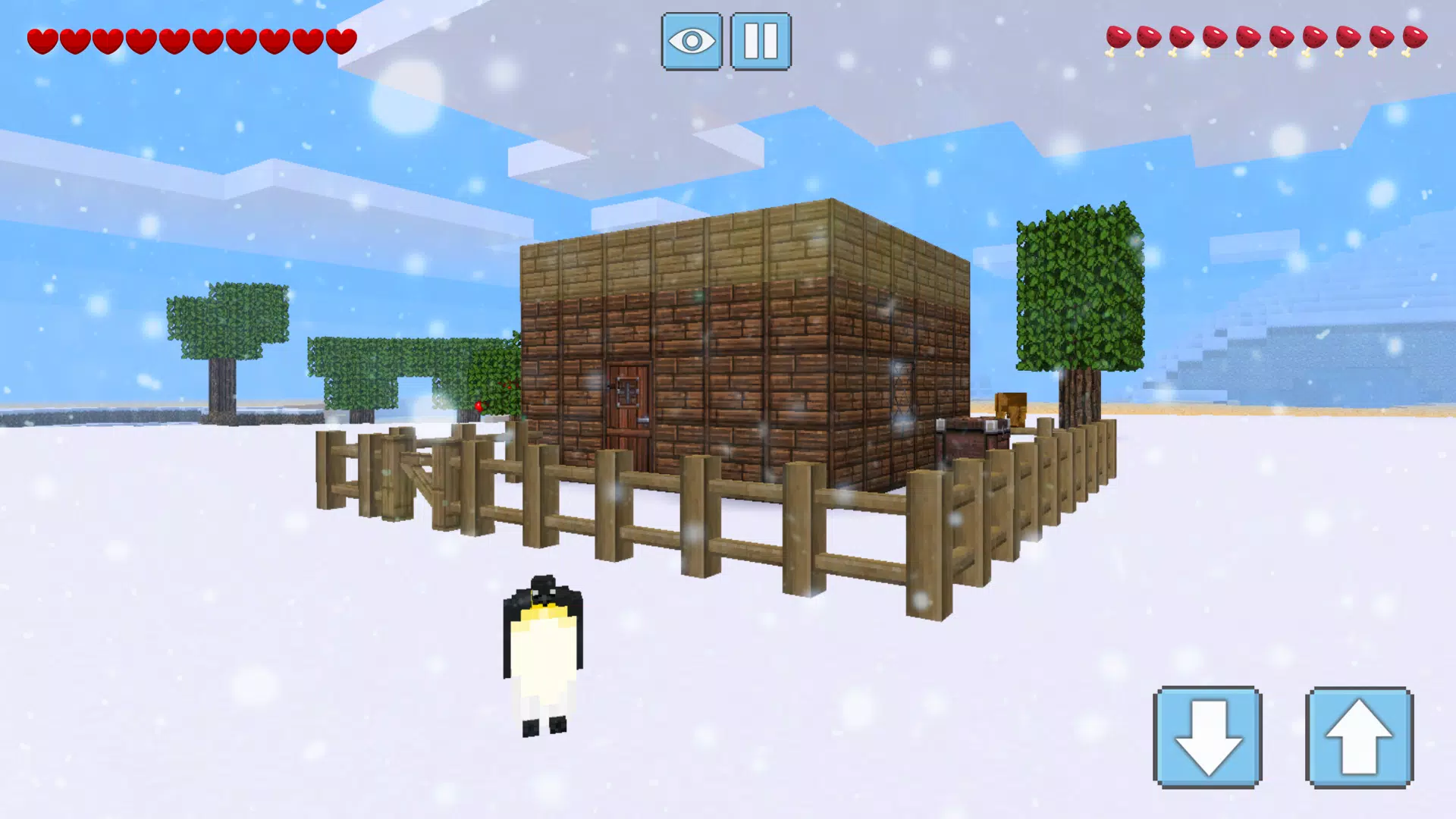Select the first heart in health bar

point(42,38)
